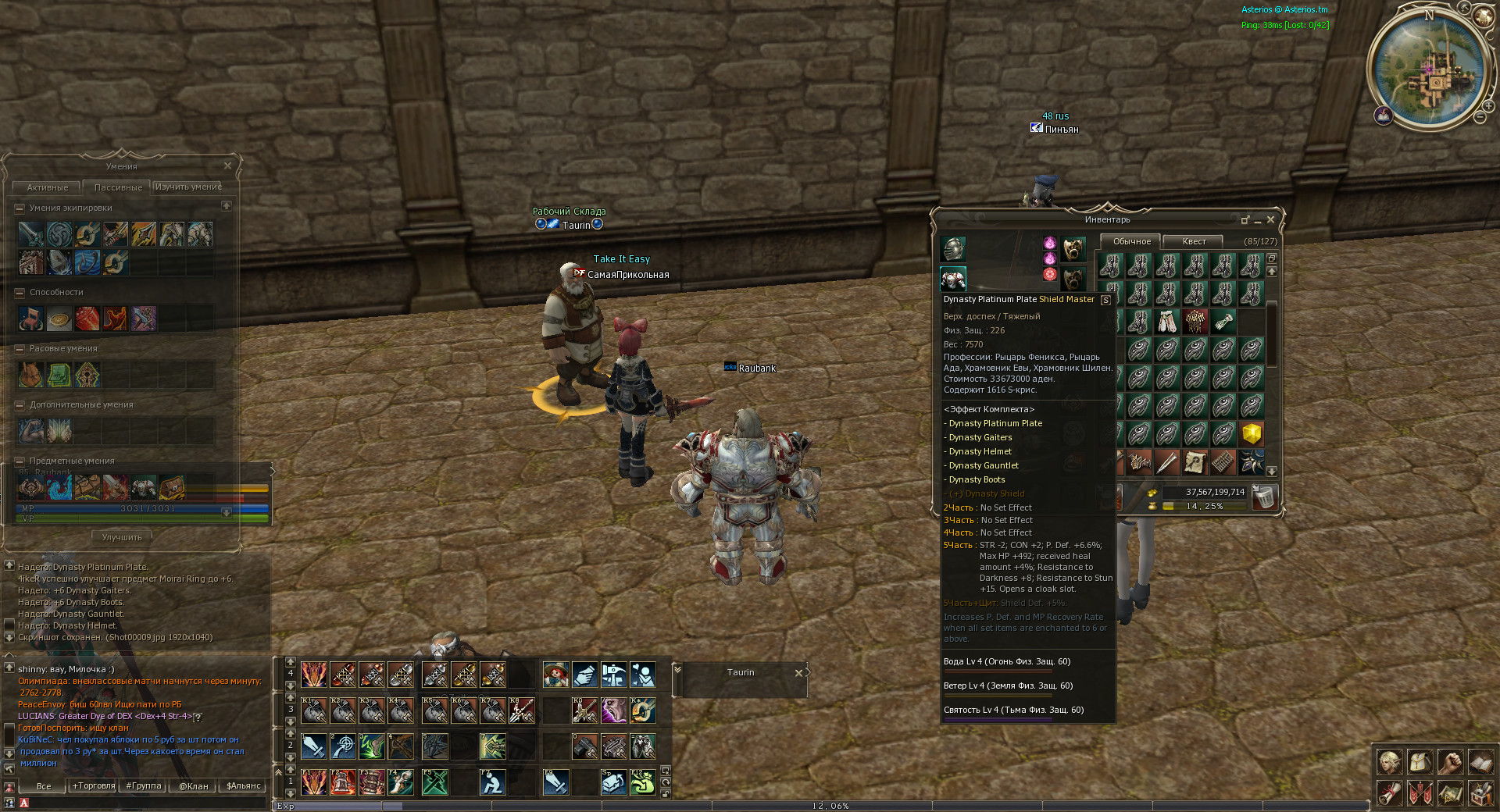Switch chat to the @Клан tab
1500x812 pixels.
coord(193,786)
